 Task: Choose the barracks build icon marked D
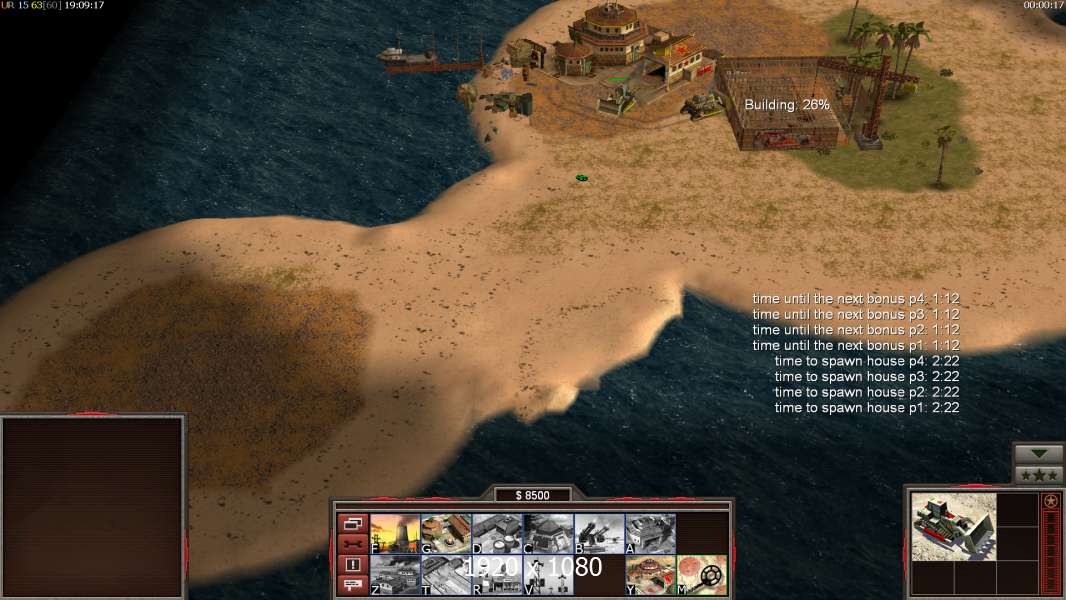[x=497, y=534]
